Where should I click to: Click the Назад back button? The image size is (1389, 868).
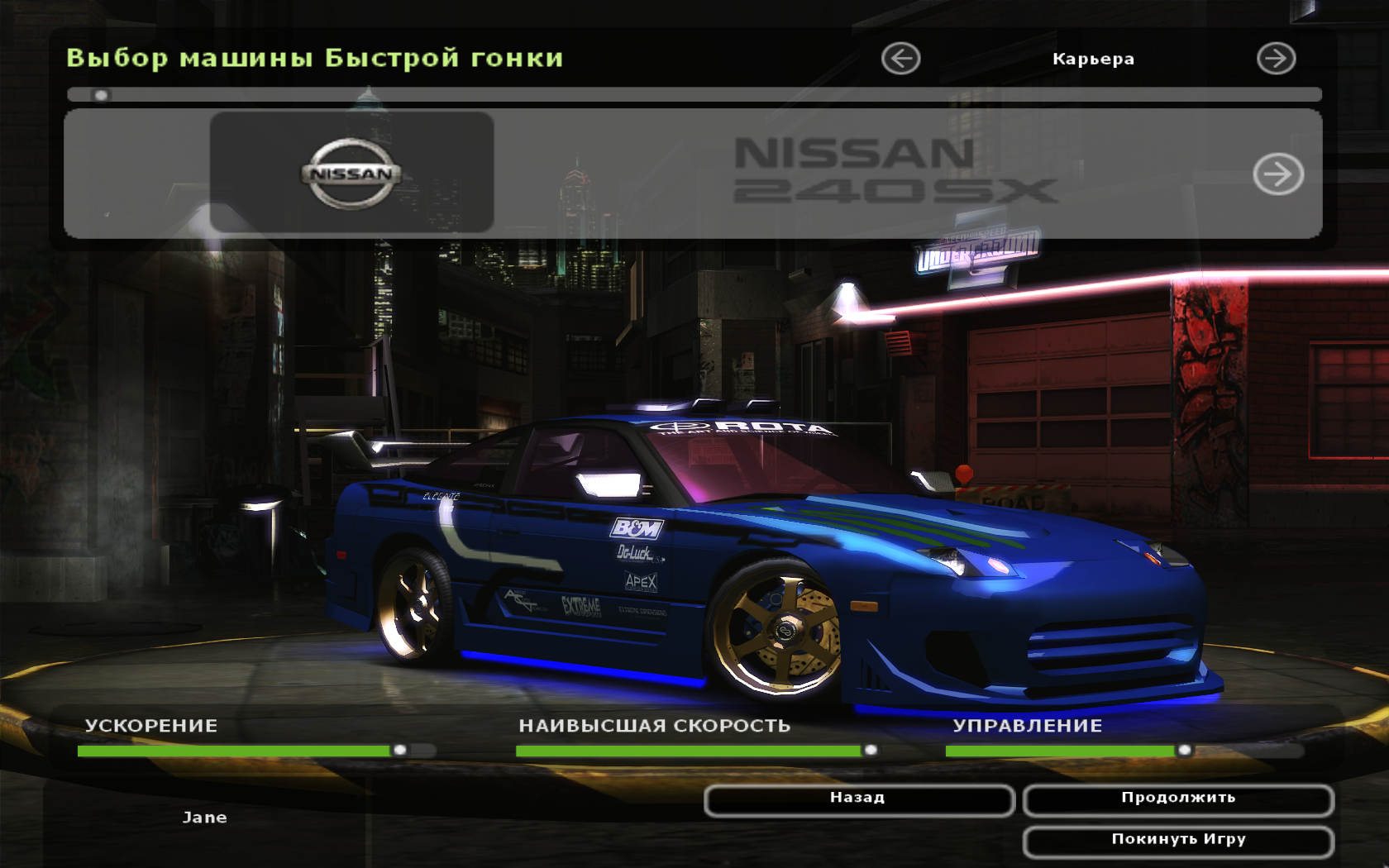[858, 799]
